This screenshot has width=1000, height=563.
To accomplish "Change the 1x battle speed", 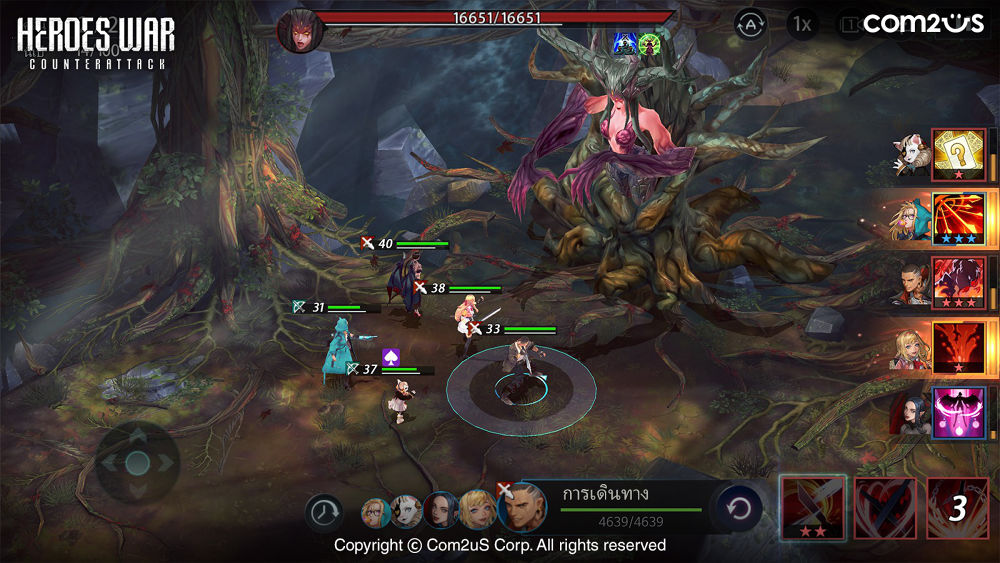I will coord(801,24).
